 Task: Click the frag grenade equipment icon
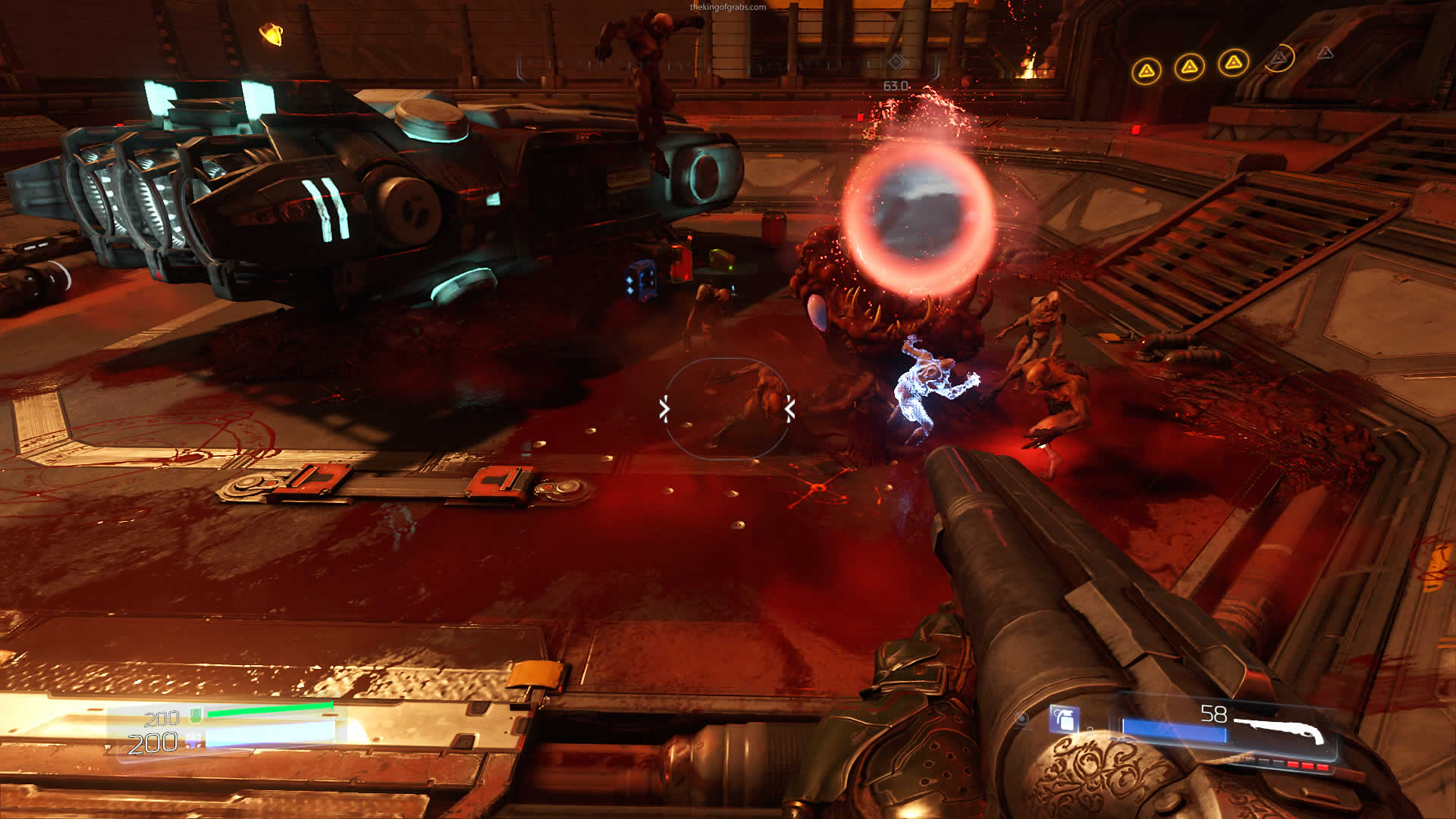[x=1063, y=718]
